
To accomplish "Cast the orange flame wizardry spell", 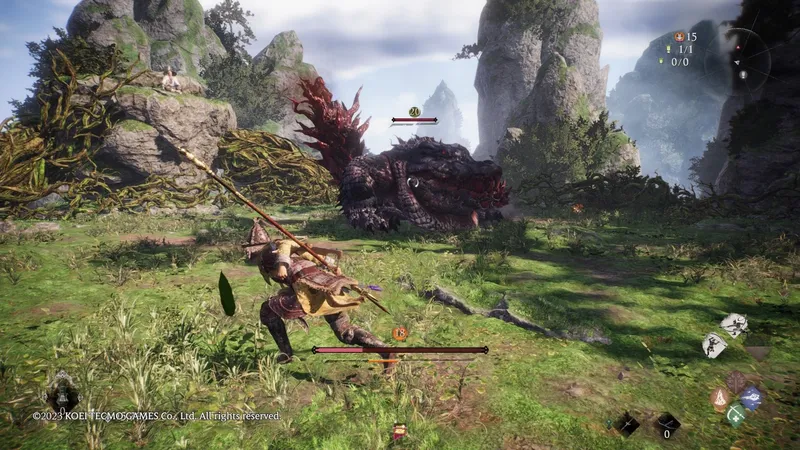I will [720, 398].
